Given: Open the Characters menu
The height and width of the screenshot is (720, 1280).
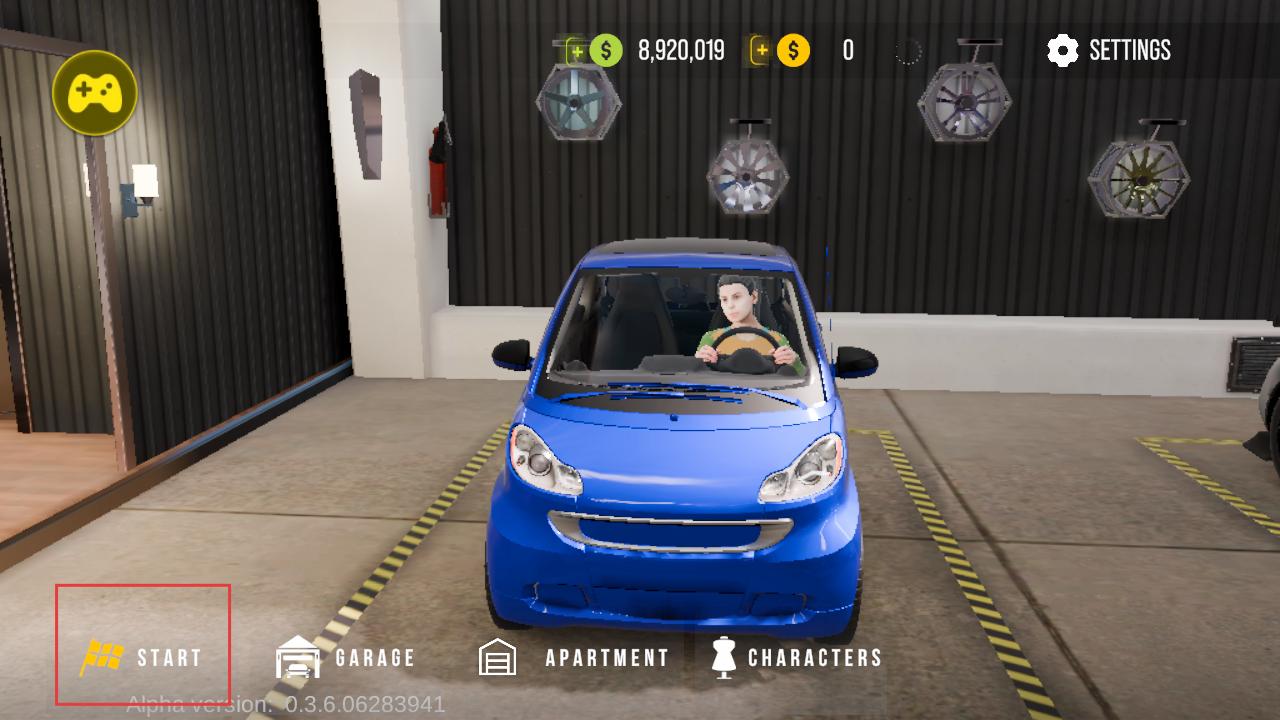Looking at the screenshot, I should coord(796,657).
